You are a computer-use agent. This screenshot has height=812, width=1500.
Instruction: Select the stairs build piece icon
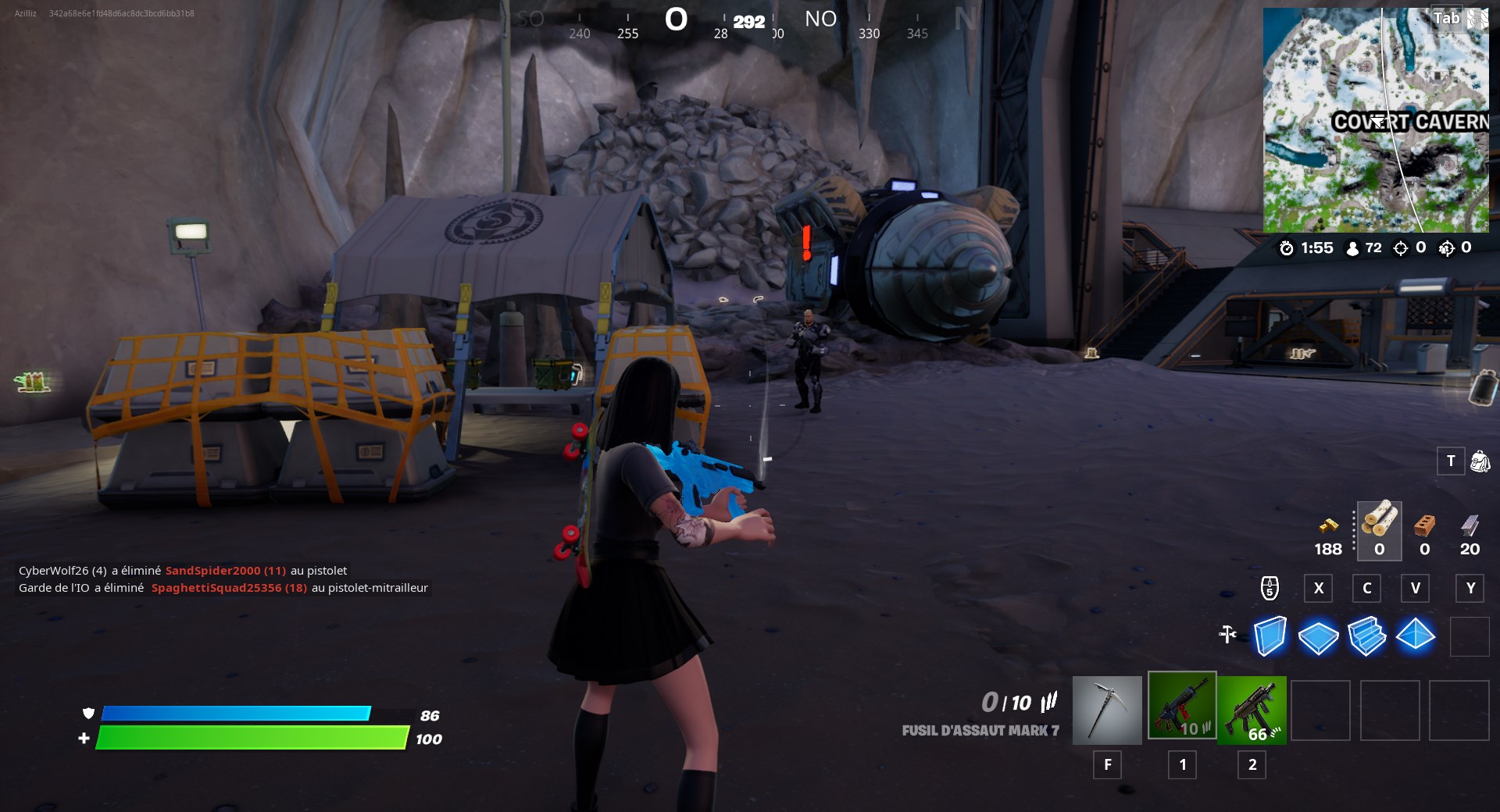coord(1367,636)
